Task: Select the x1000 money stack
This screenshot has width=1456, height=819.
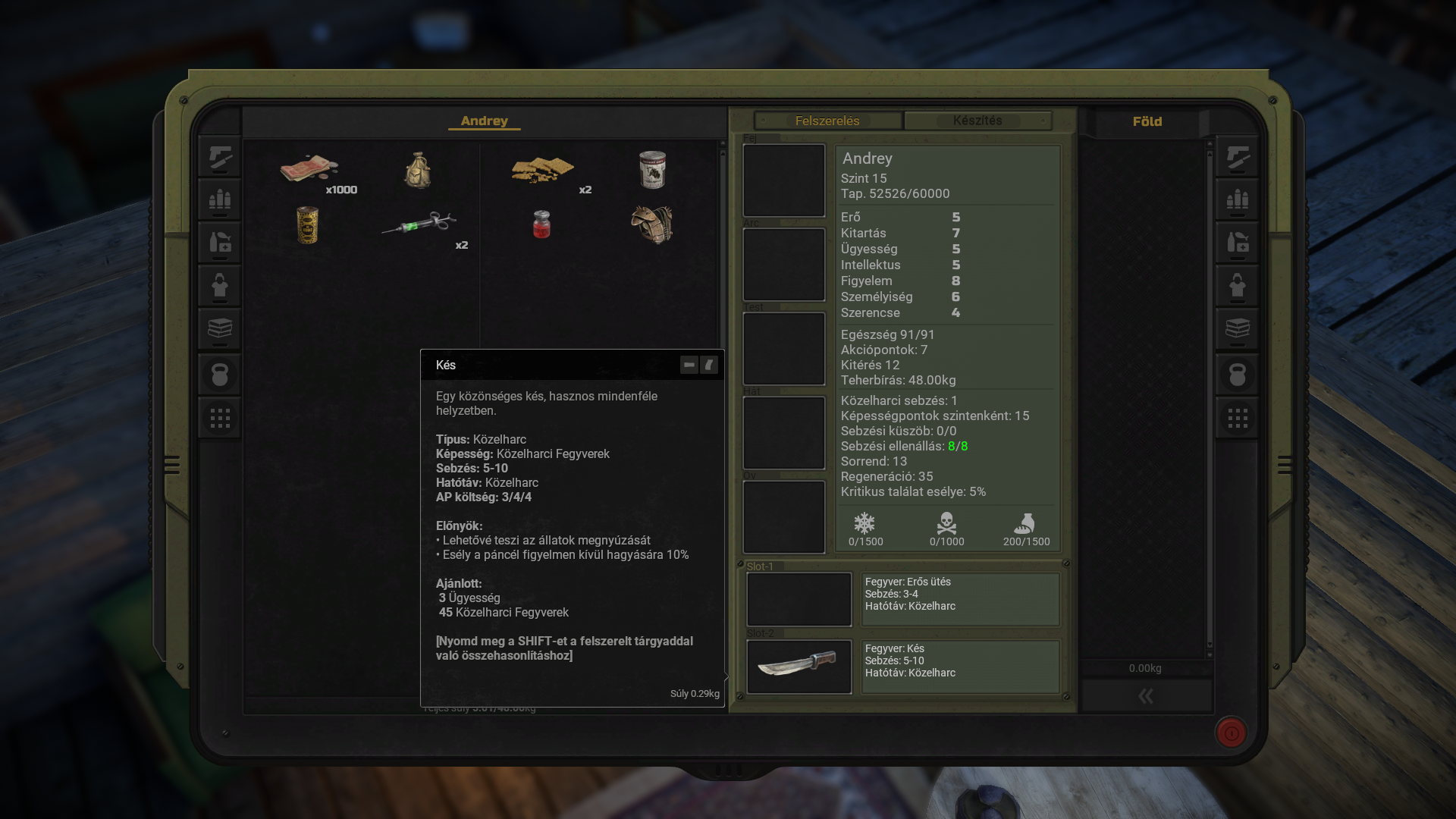Action: (309, 168)
